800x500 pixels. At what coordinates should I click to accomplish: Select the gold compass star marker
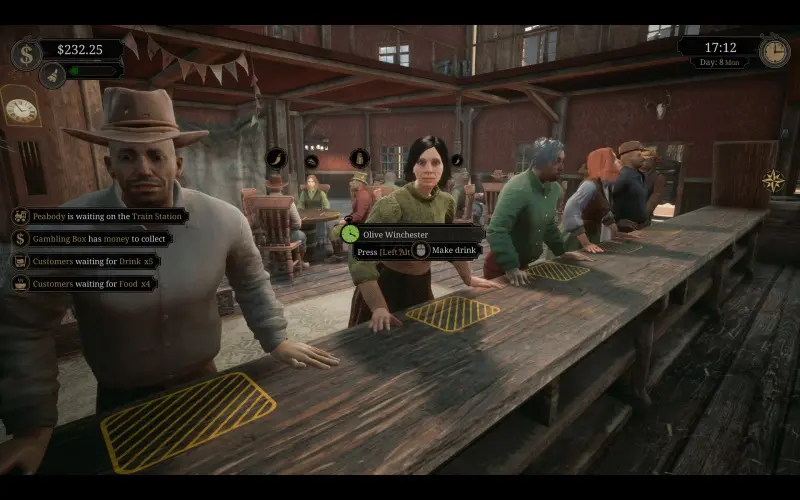(773, 181)
